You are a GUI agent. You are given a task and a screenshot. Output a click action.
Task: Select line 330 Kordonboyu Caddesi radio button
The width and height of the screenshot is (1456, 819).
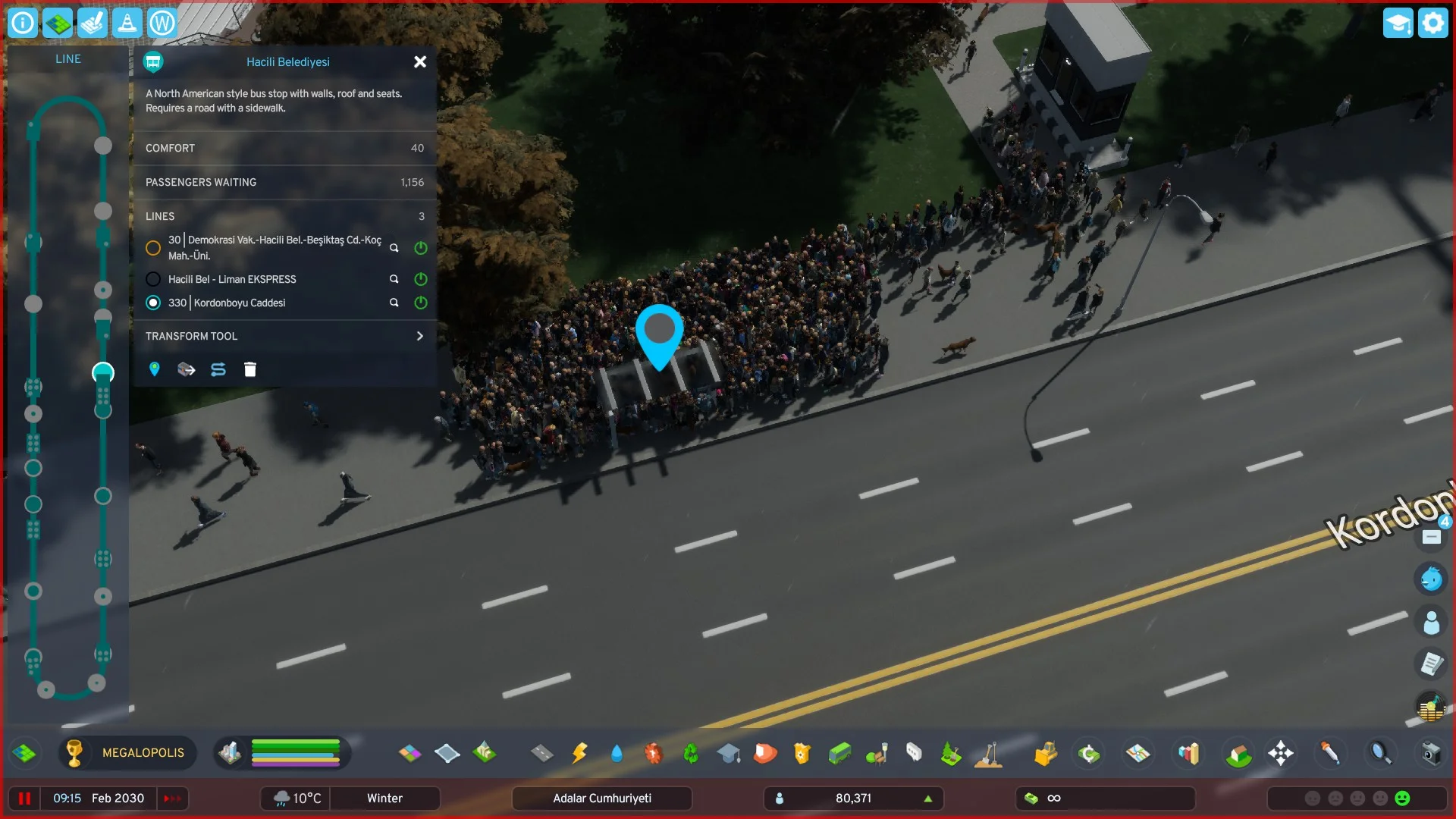coord(153,303)
